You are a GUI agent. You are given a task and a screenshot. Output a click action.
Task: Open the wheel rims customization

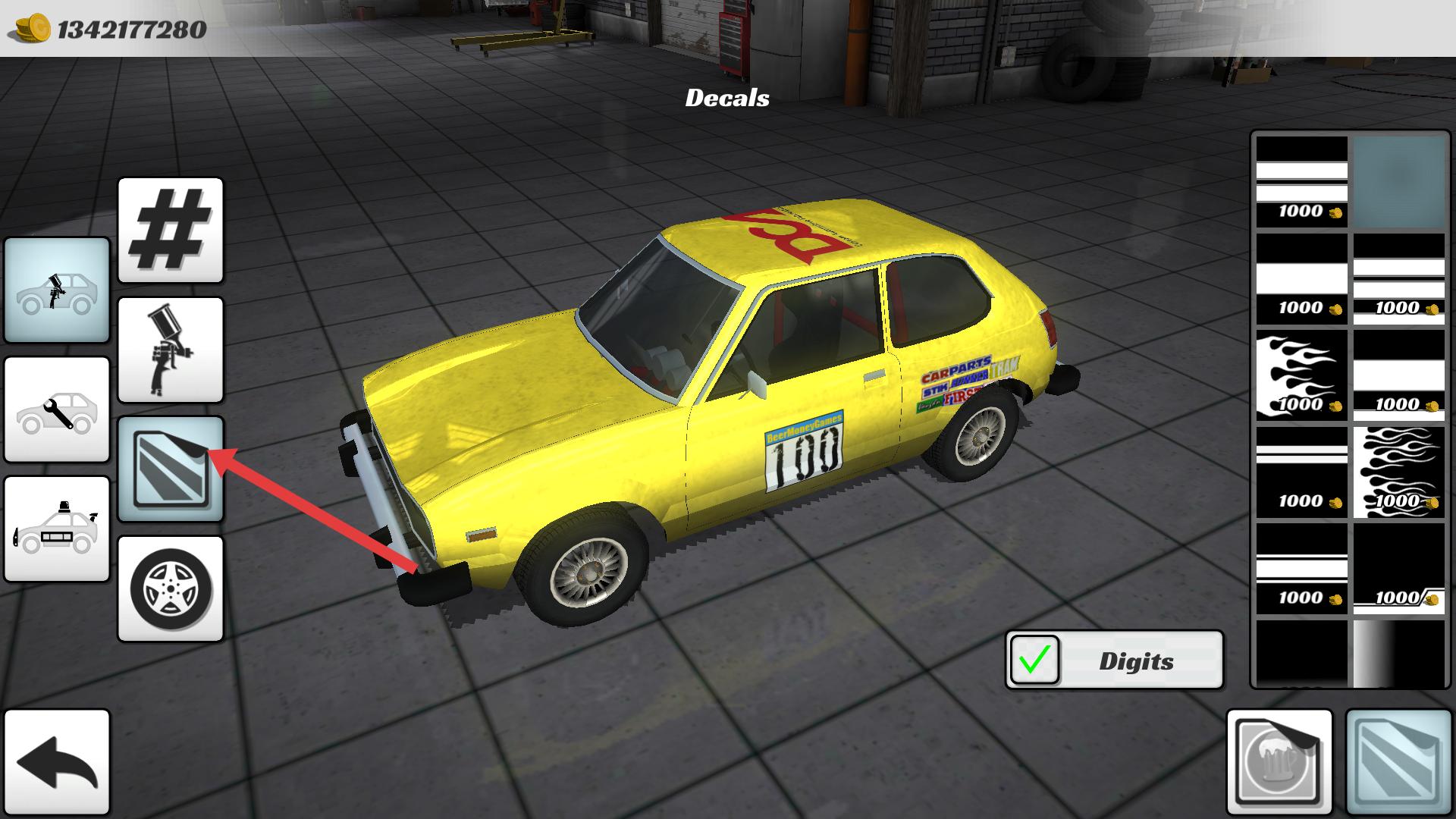[x=171, y=588]
